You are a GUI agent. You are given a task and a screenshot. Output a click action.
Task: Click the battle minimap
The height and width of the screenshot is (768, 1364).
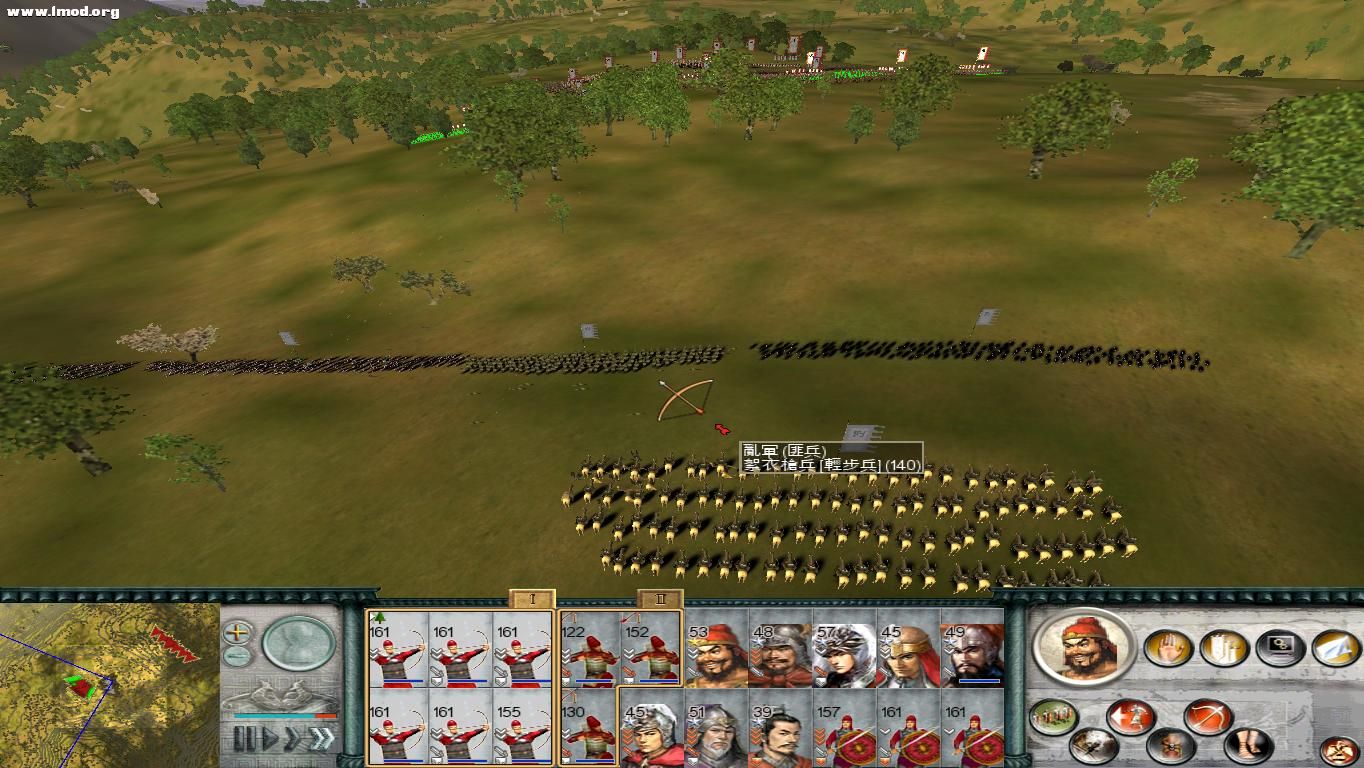(108, 685)
